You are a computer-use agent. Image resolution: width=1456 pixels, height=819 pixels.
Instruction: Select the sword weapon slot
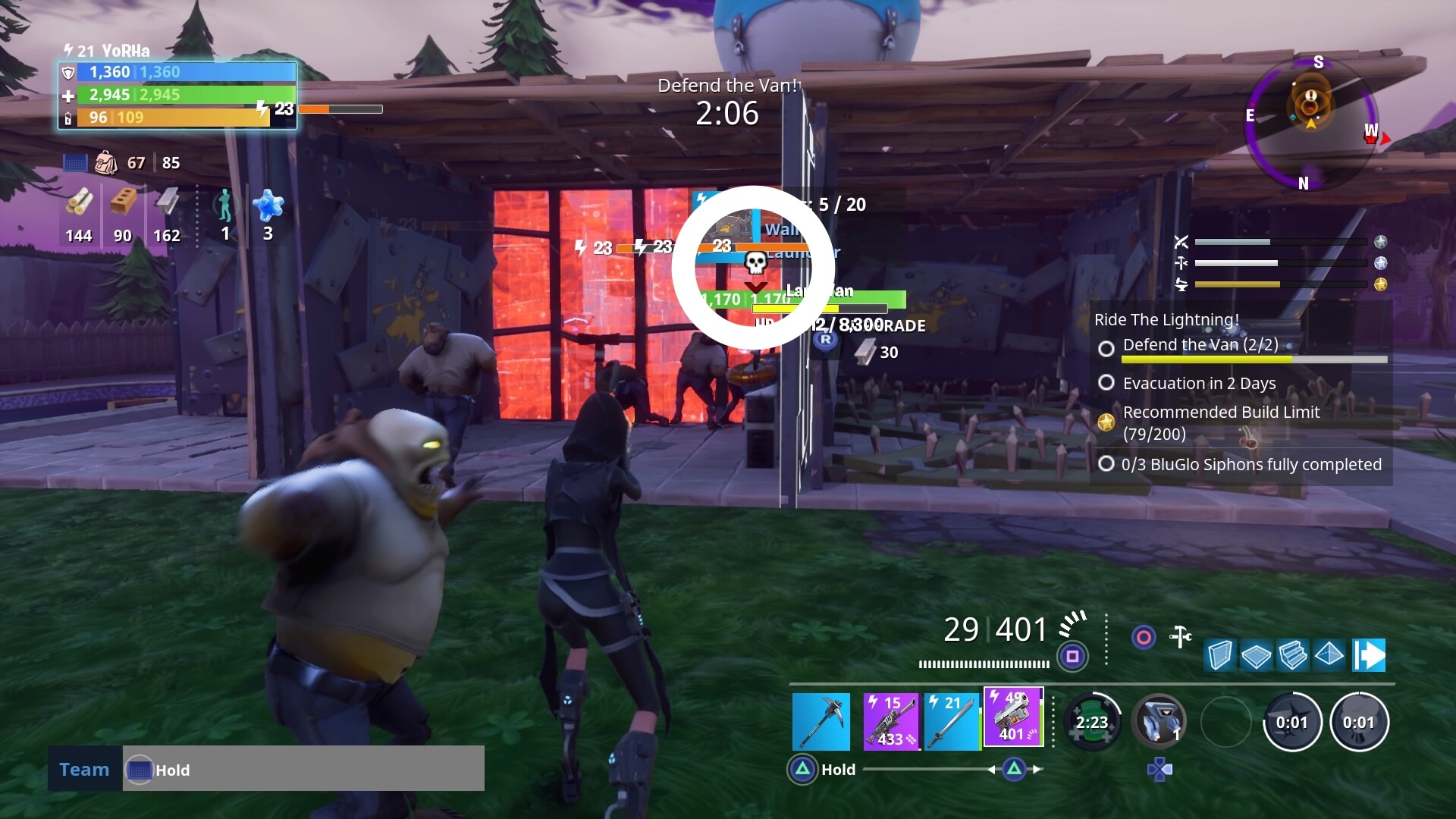pyautogui.click(x=950, y=720)
